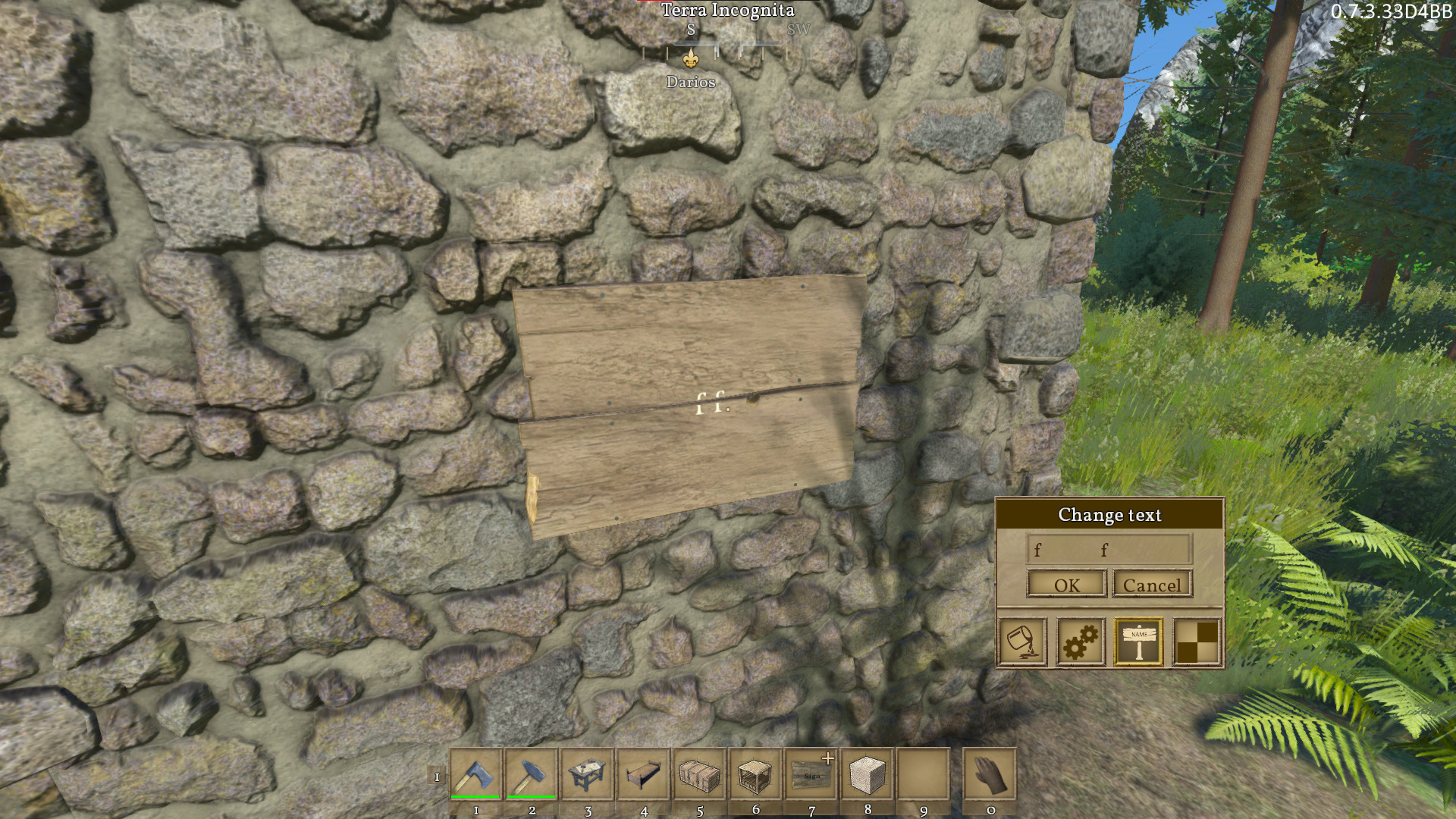Equip the hammer in hotbar slot 2

(x=532, y=775)
